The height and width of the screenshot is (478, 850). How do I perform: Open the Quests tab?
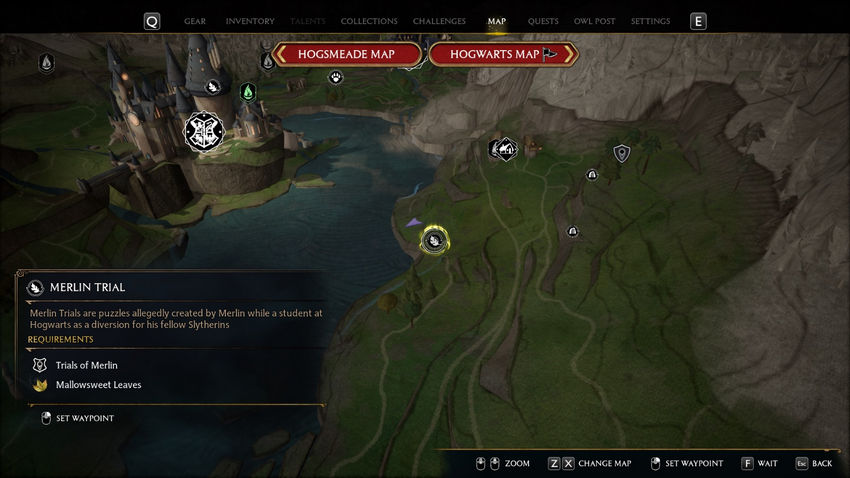tap(543, 21)
